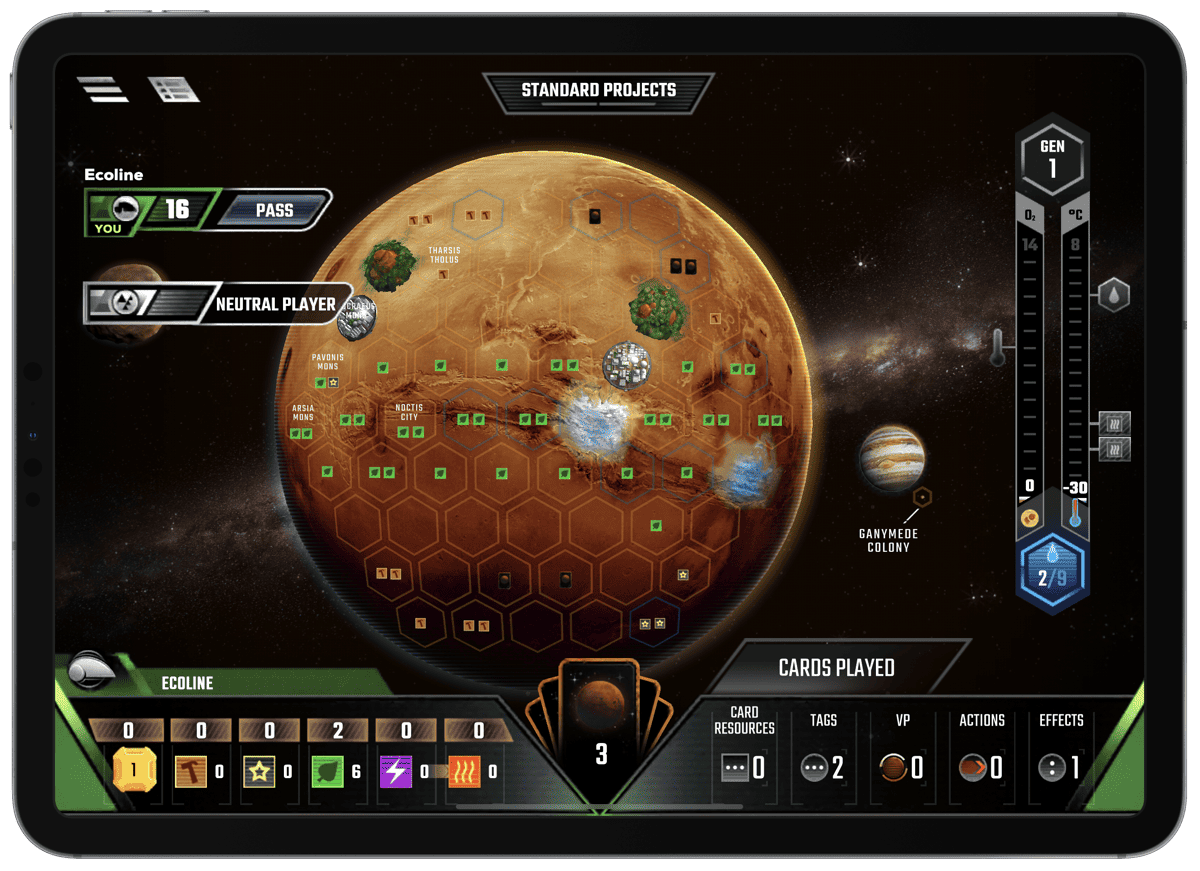Select the ocean counter 2/9 hexagon
This screenshot has height=871, width=1200.
(1051, 568)
